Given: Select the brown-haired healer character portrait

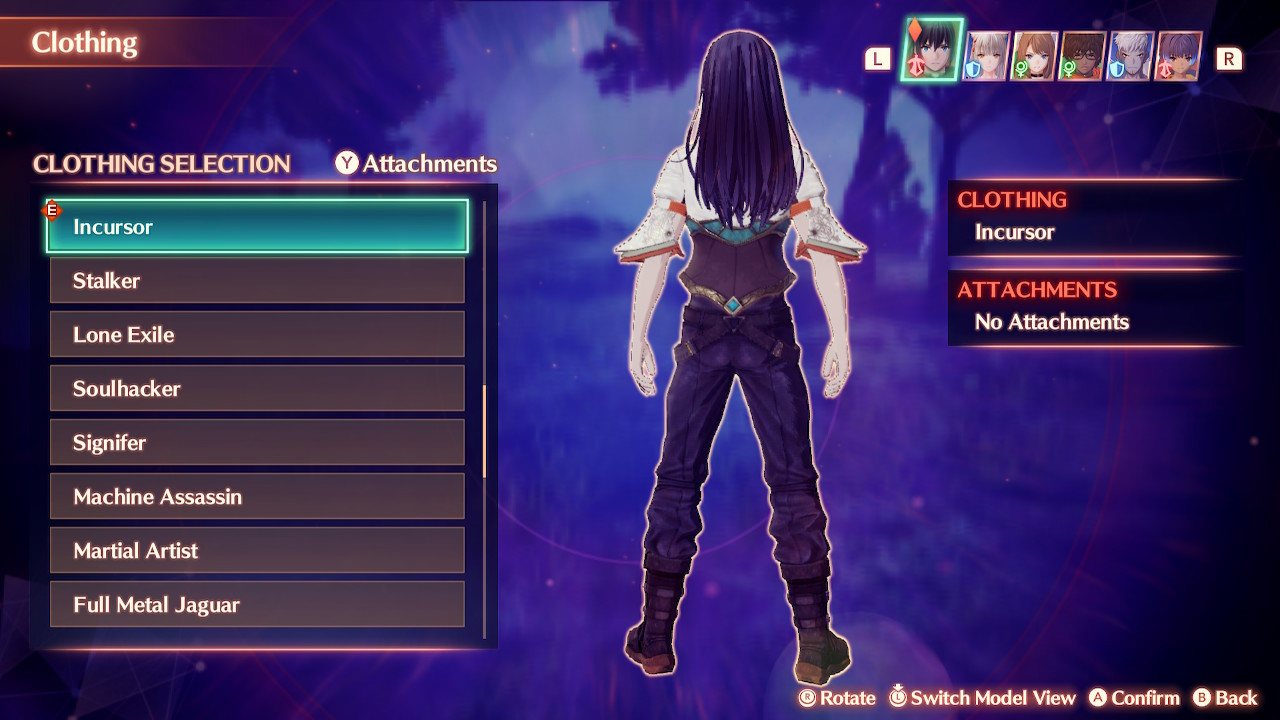Looking at the screenshot, I should point(1032,57).
